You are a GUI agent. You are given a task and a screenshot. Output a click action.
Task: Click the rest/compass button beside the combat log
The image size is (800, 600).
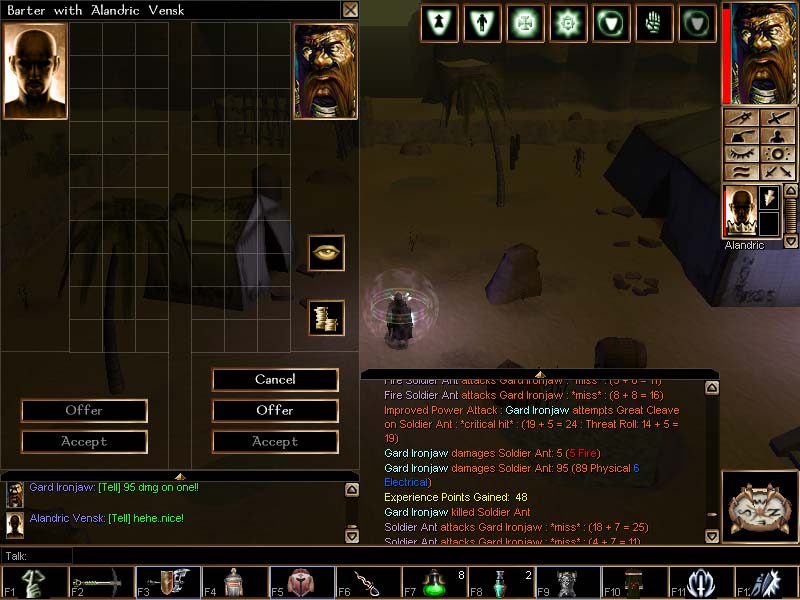tap(758, 507)
